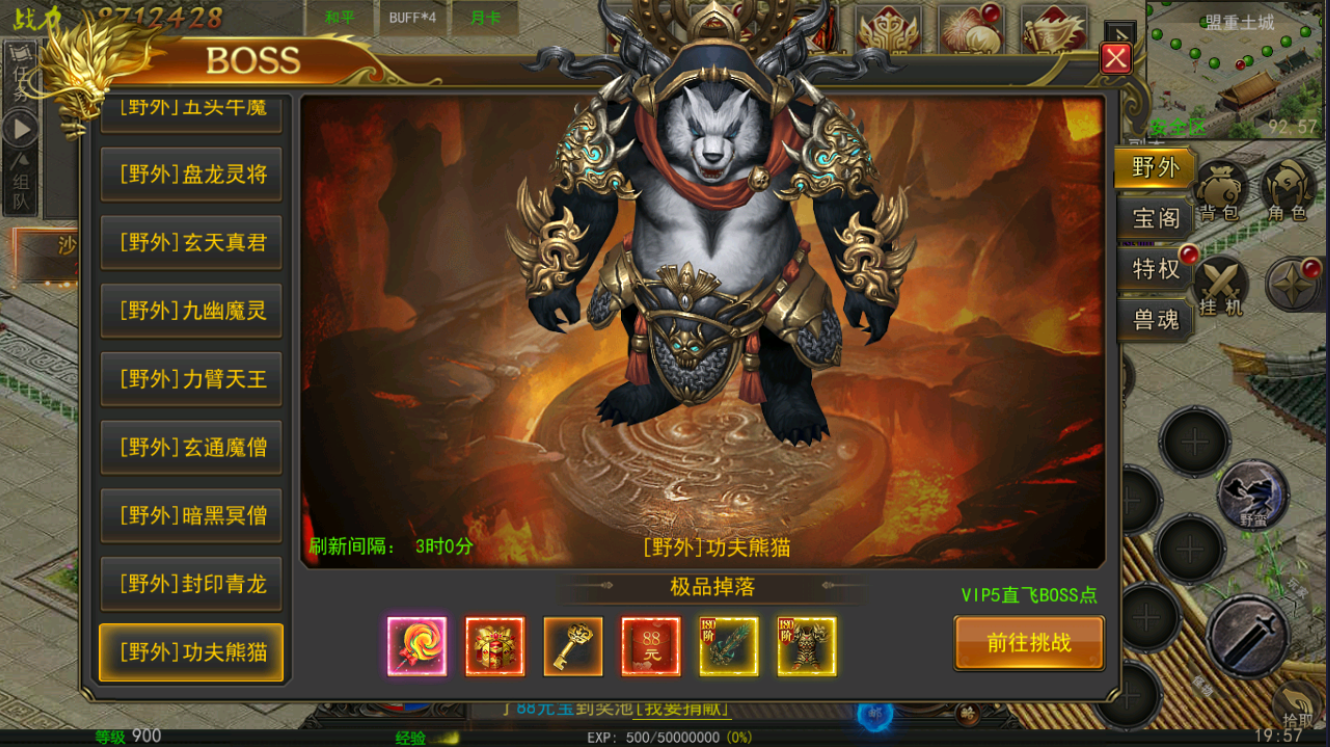
Task: Select the 玄天真君 boss entry
Action: (191, 242)
